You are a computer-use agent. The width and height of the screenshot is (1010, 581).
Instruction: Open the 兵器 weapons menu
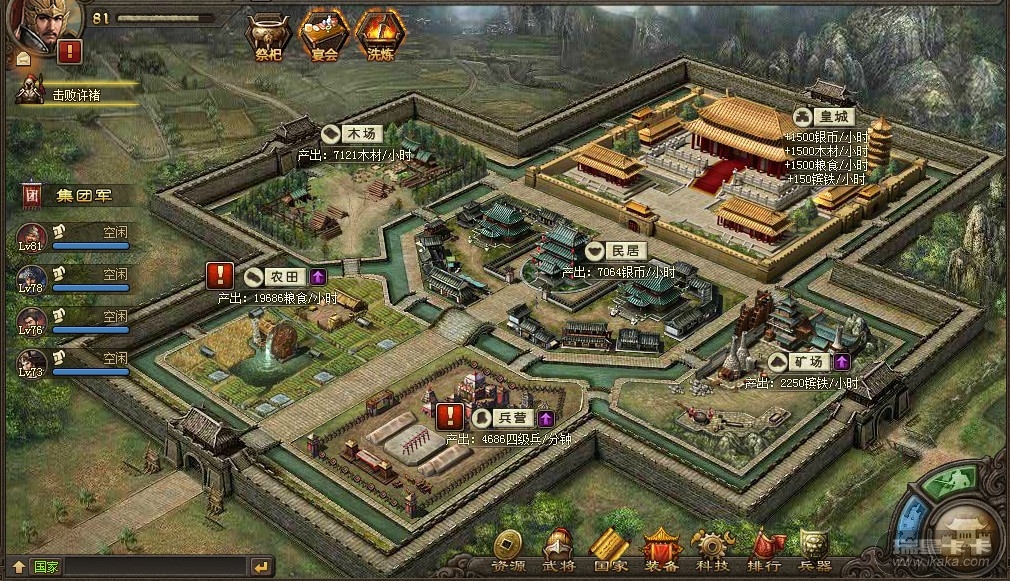[815, 551]
